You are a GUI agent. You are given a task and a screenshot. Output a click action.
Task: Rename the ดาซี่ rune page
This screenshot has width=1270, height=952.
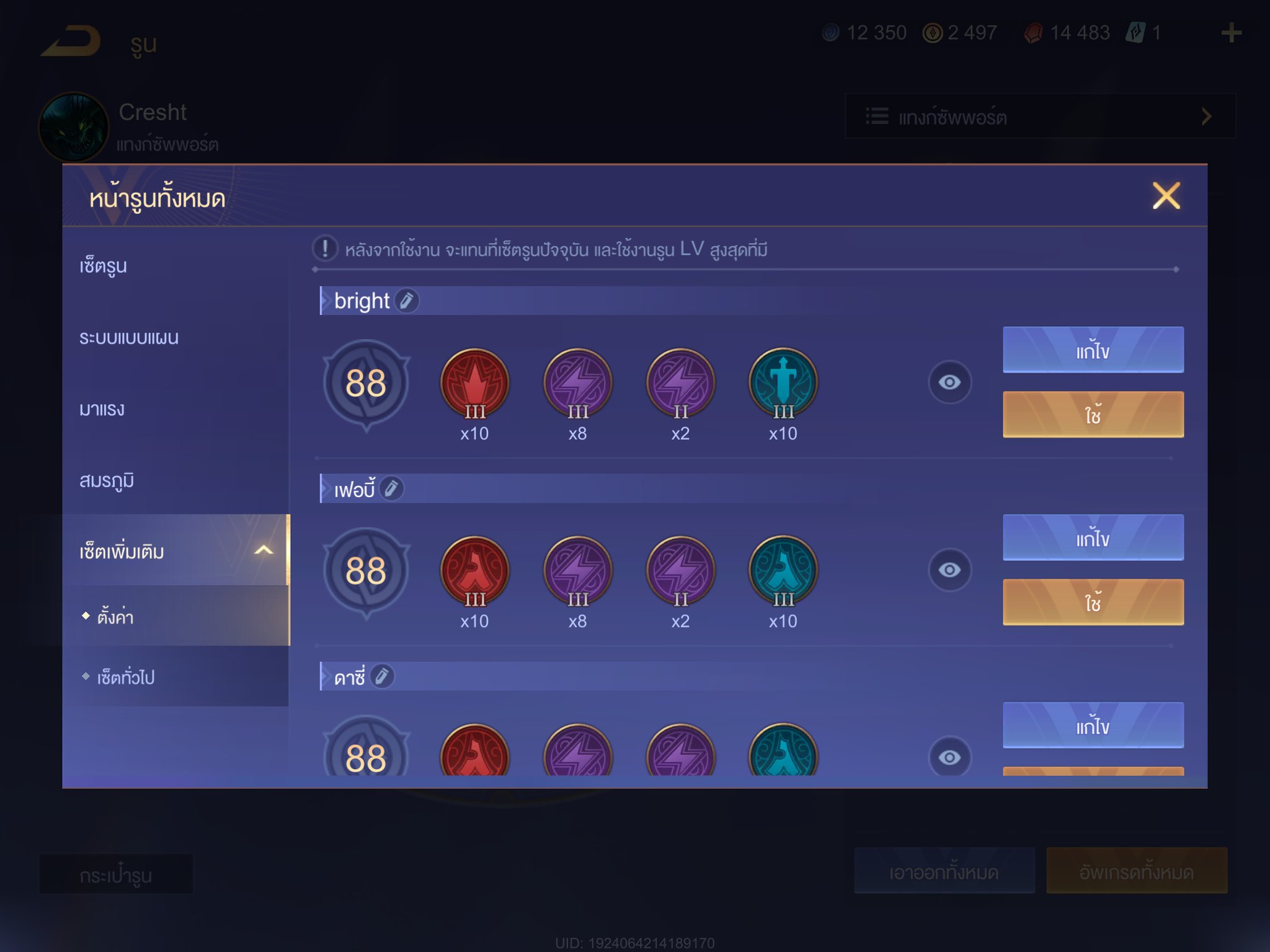tap(383, 676)
